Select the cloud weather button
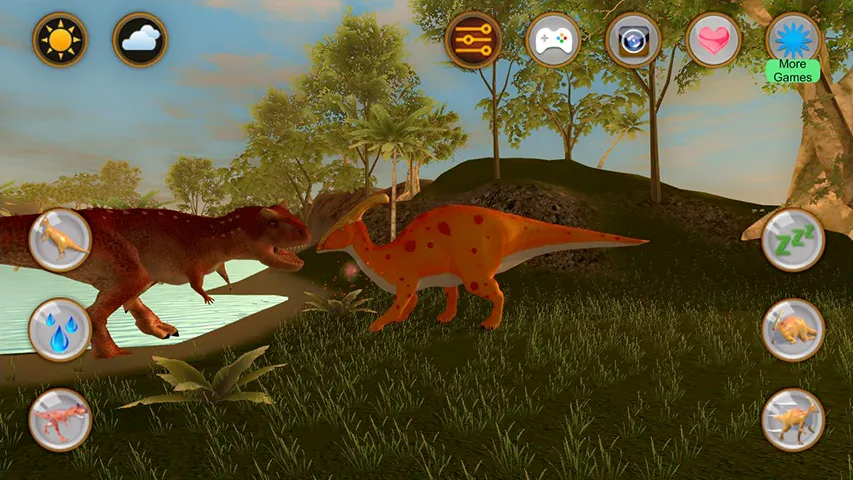Screen dimensions: 853x480 point(140,40)
